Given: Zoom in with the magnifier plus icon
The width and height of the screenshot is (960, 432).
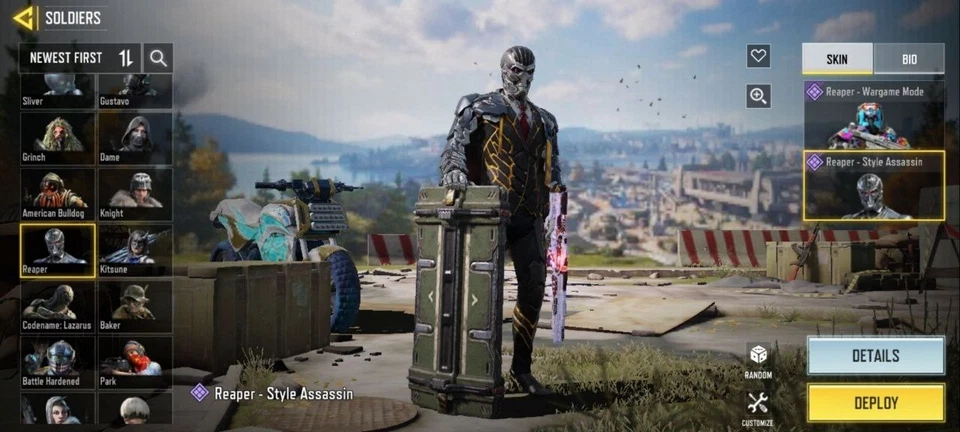Looking at the screenshot, I should 758,96.
